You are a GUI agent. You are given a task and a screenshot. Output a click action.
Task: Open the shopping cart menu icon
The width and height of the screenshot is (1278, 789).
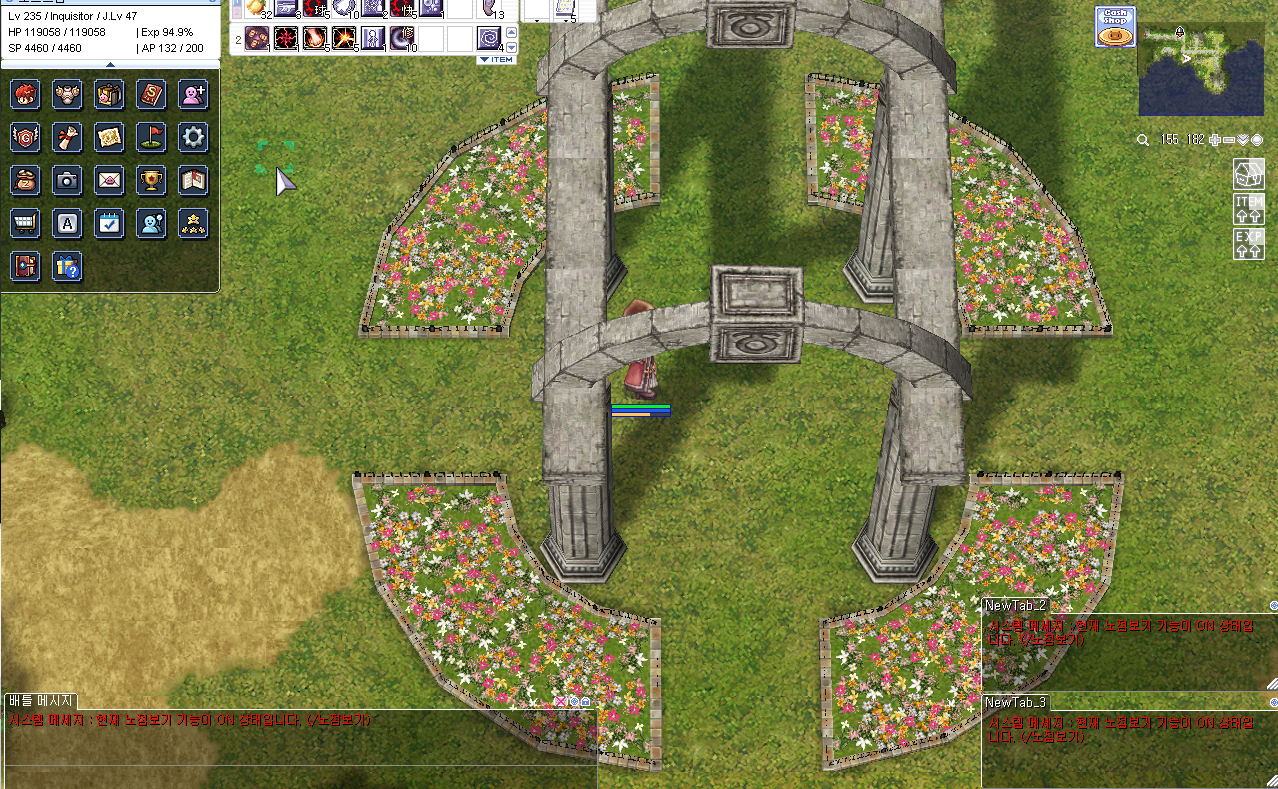[25, 223]
